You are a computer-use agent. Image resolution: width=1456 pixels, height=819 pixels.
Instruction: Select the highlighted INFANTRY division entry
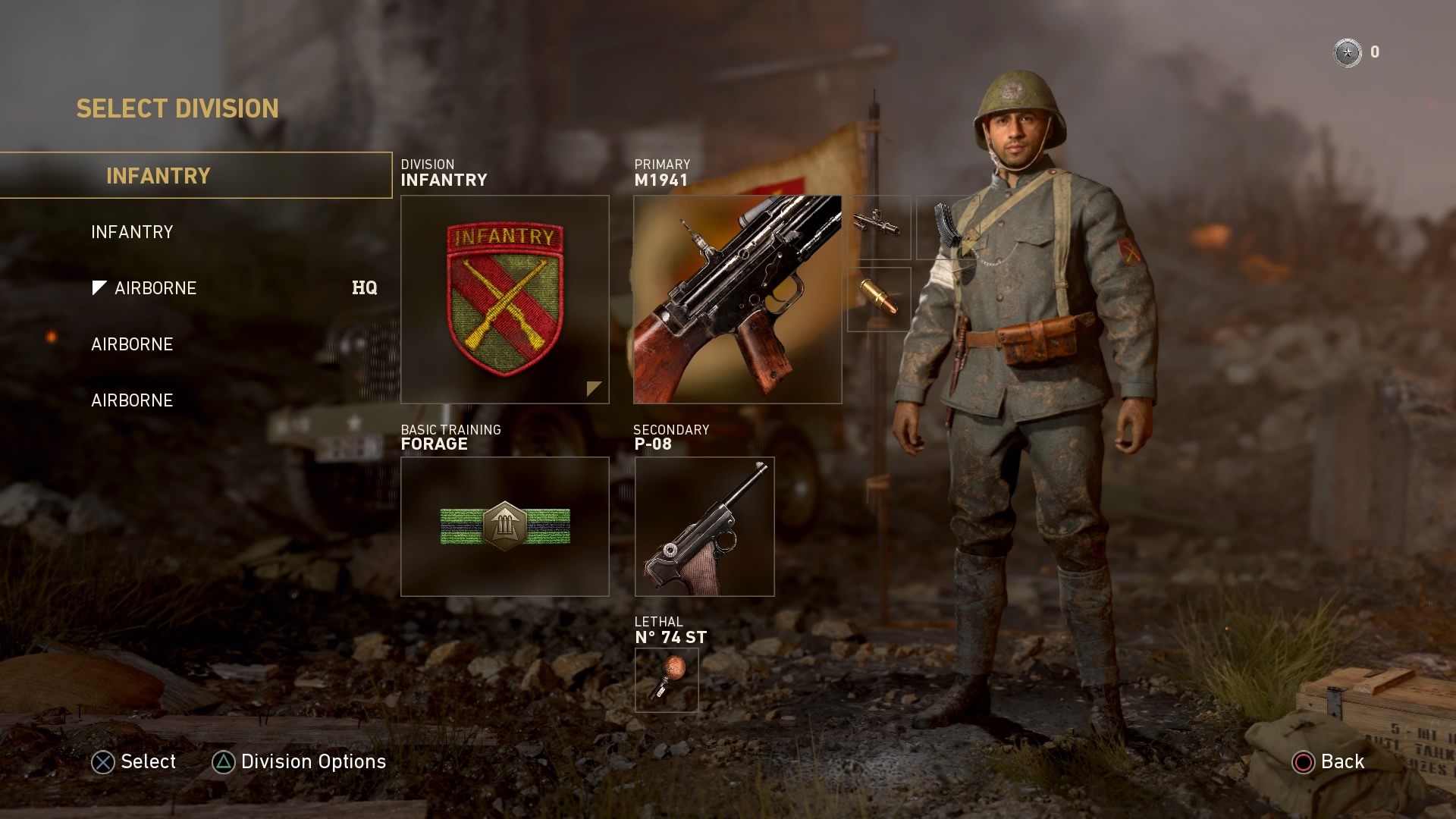196,176
